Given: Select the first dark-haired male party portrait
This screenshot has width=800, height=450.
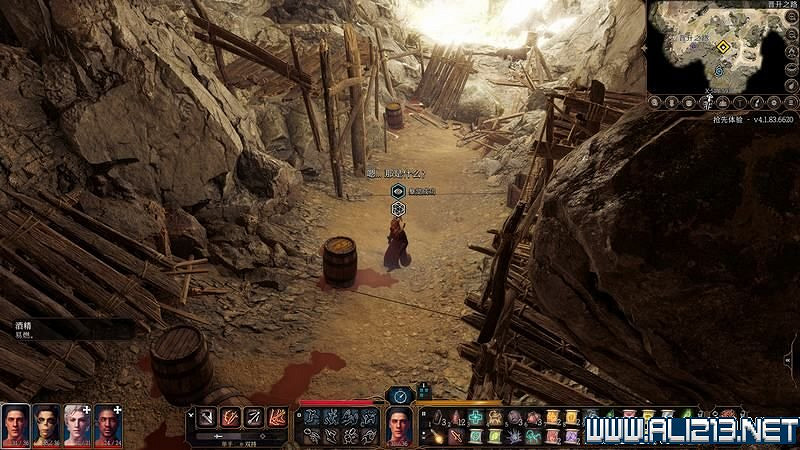Looking at the screenshot, I should (15, 424).
